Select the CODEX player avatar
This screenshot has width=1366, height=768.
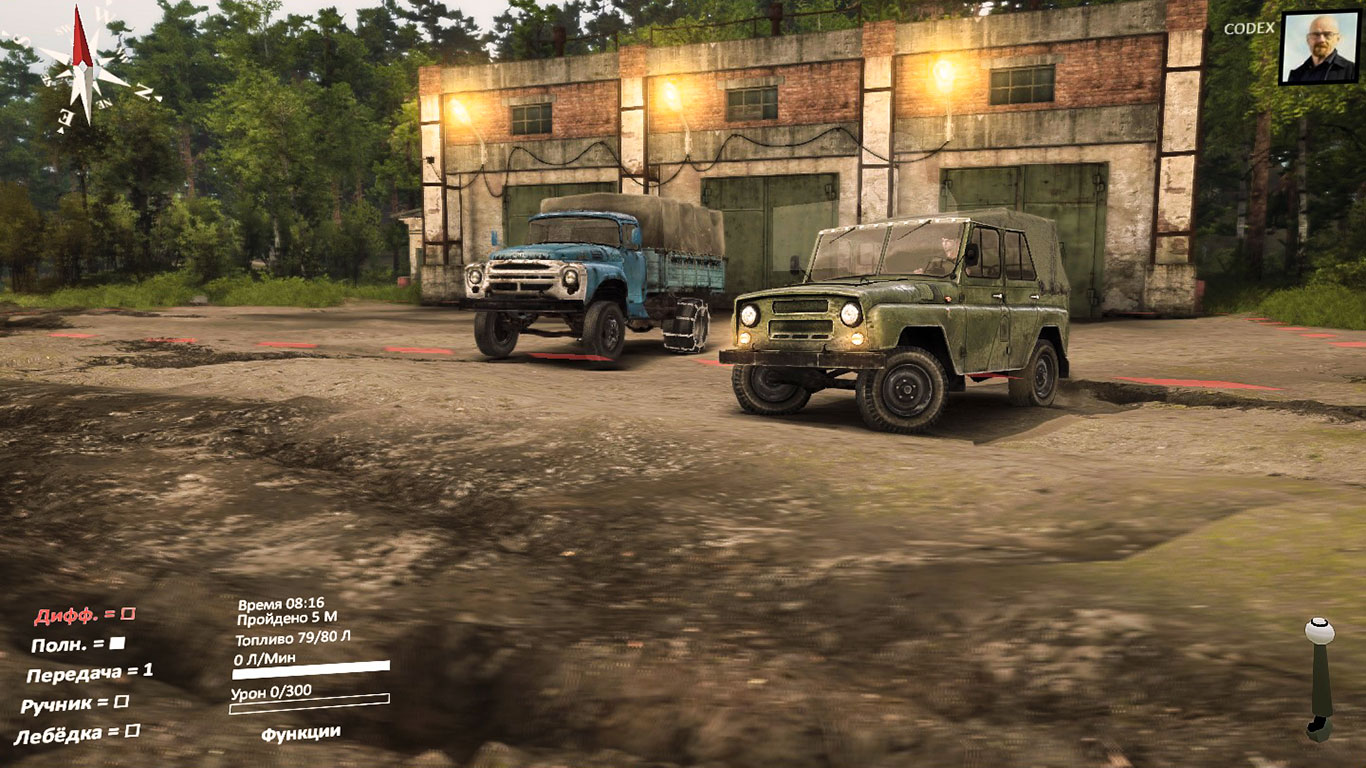[1320, 48]
